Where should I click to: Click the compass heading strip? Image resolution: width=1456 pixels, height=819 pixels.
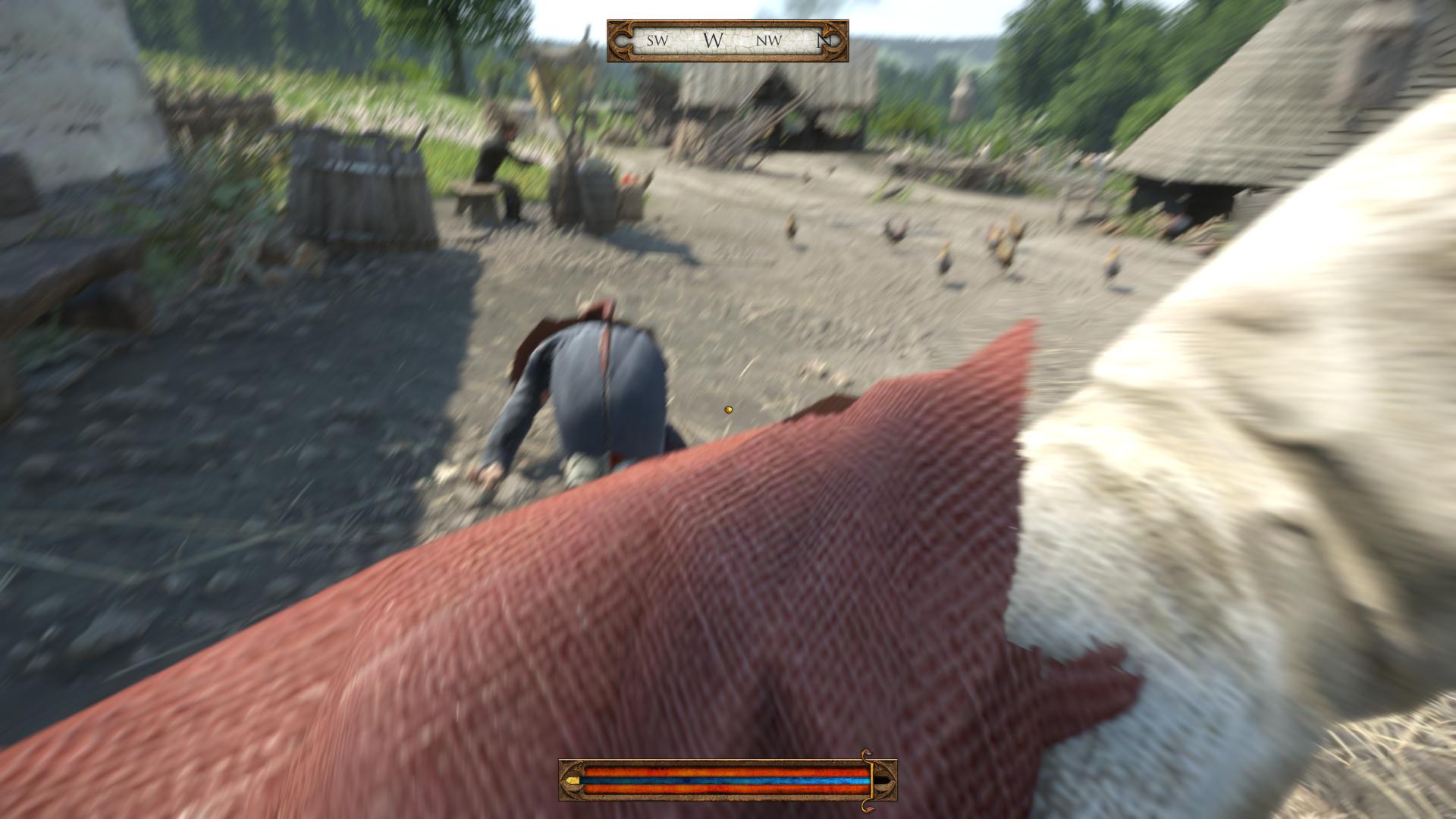pyautogui.click(x=726, y=41)
